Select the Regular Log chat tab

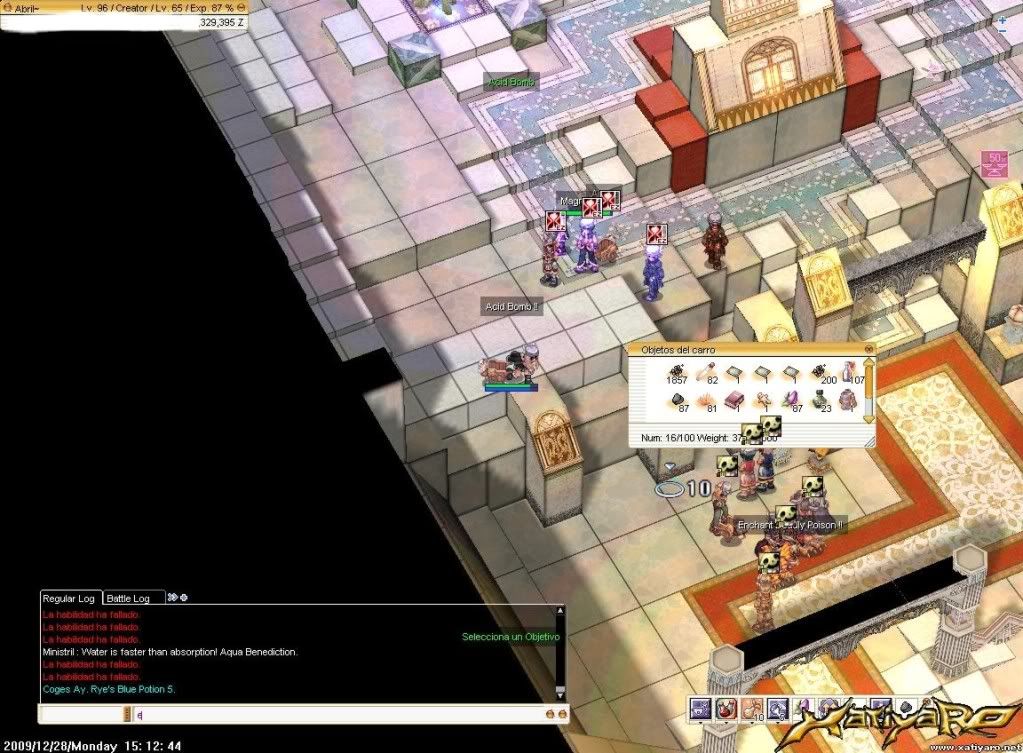pyautogui.click(x=71, y=598)
